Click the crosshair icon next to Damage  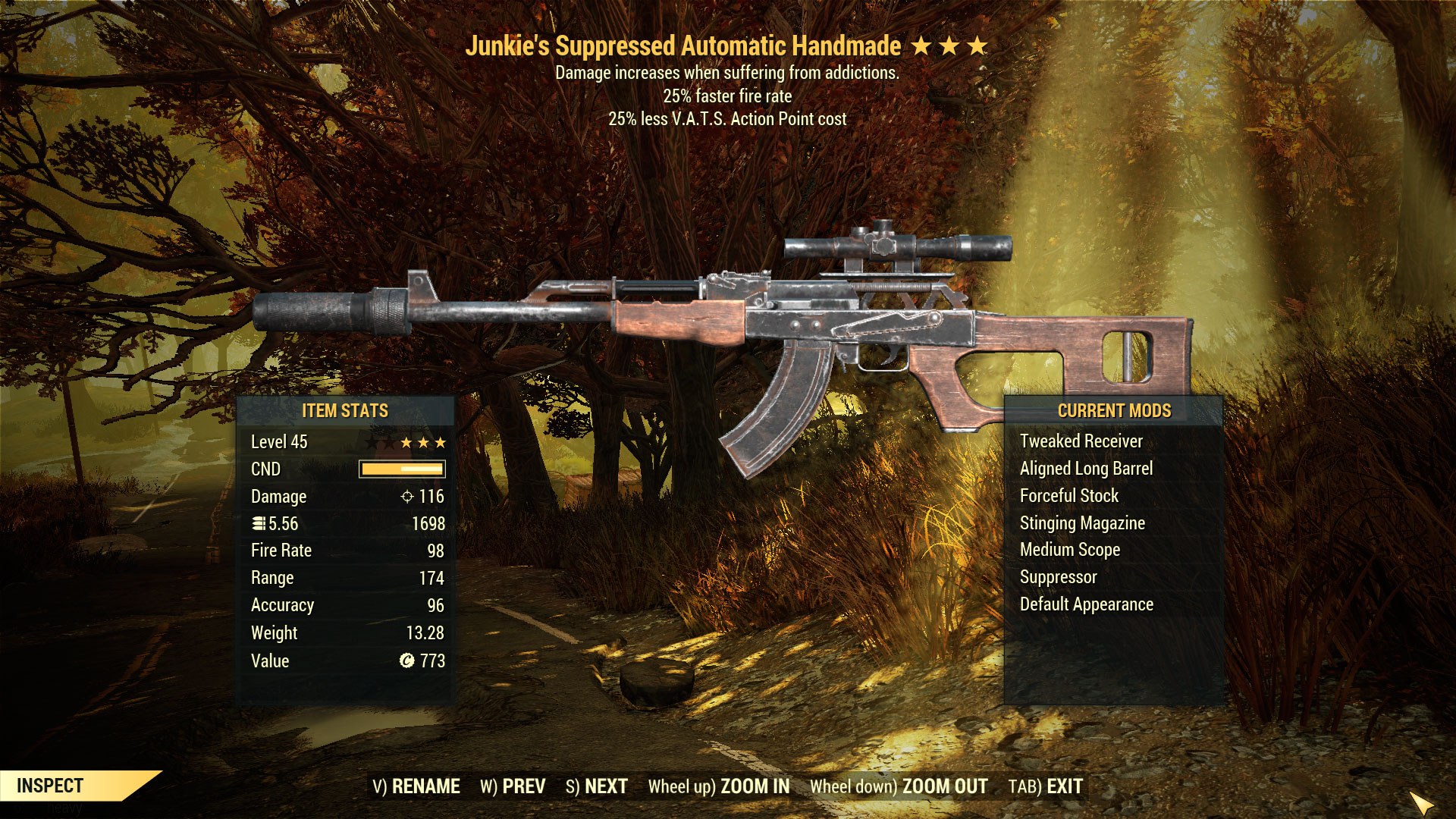[x=407, y=497]
